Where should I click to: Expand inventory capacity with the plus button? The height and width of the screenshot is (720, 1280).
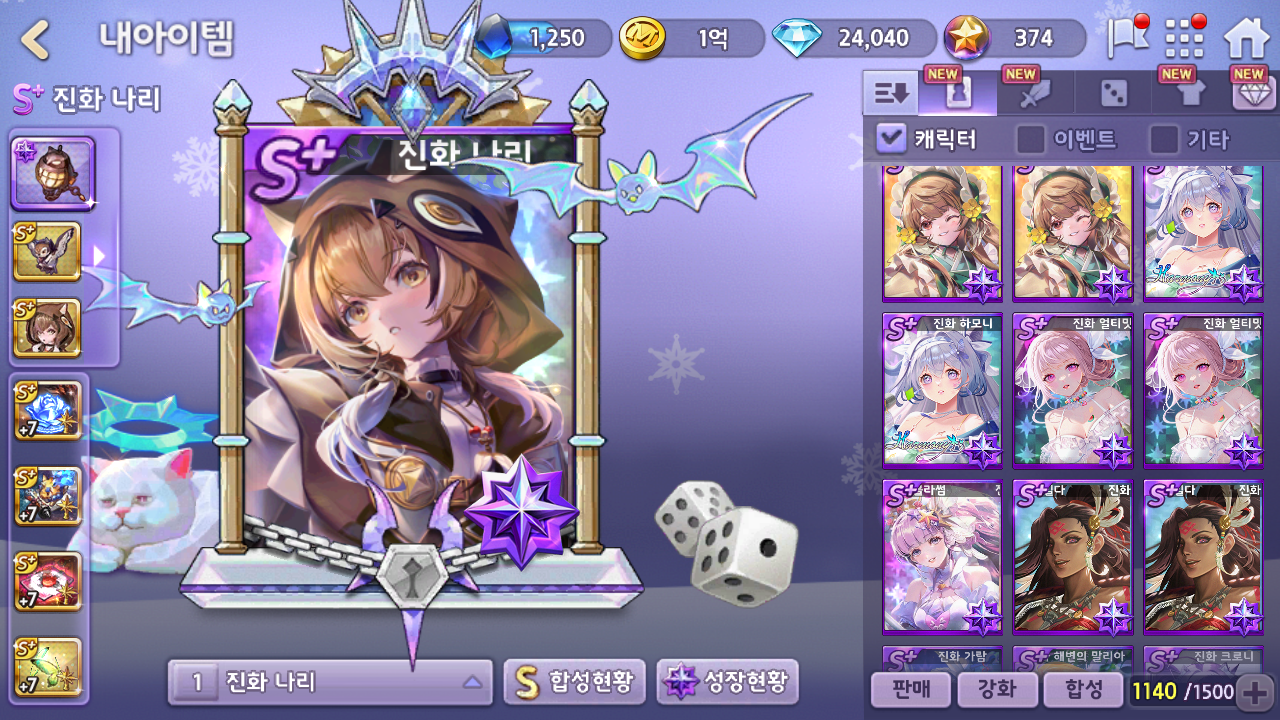coord(1254,691)
